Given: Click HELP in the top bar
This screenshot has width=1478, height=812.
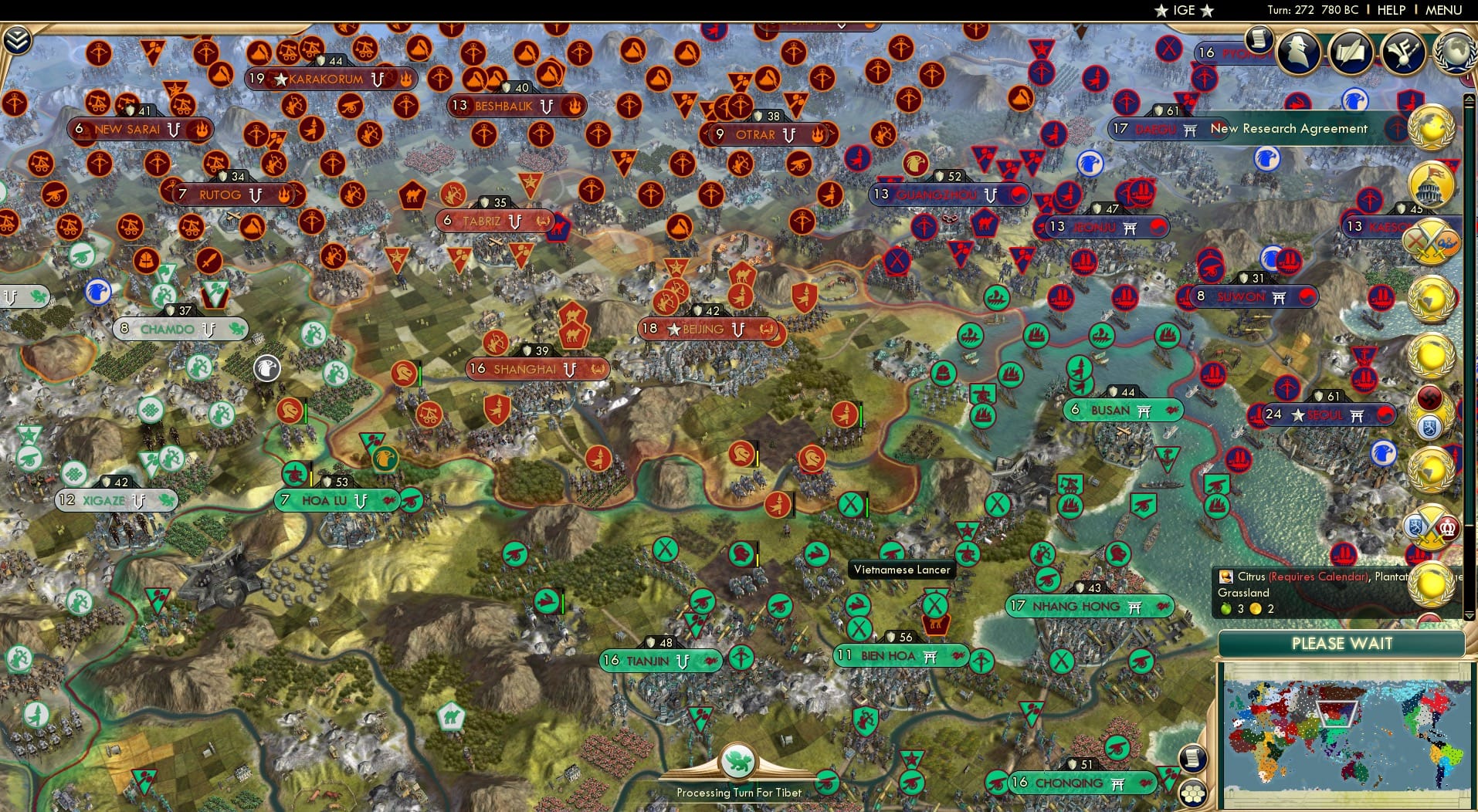Looking at the screenshot, I should [1390, 10].
